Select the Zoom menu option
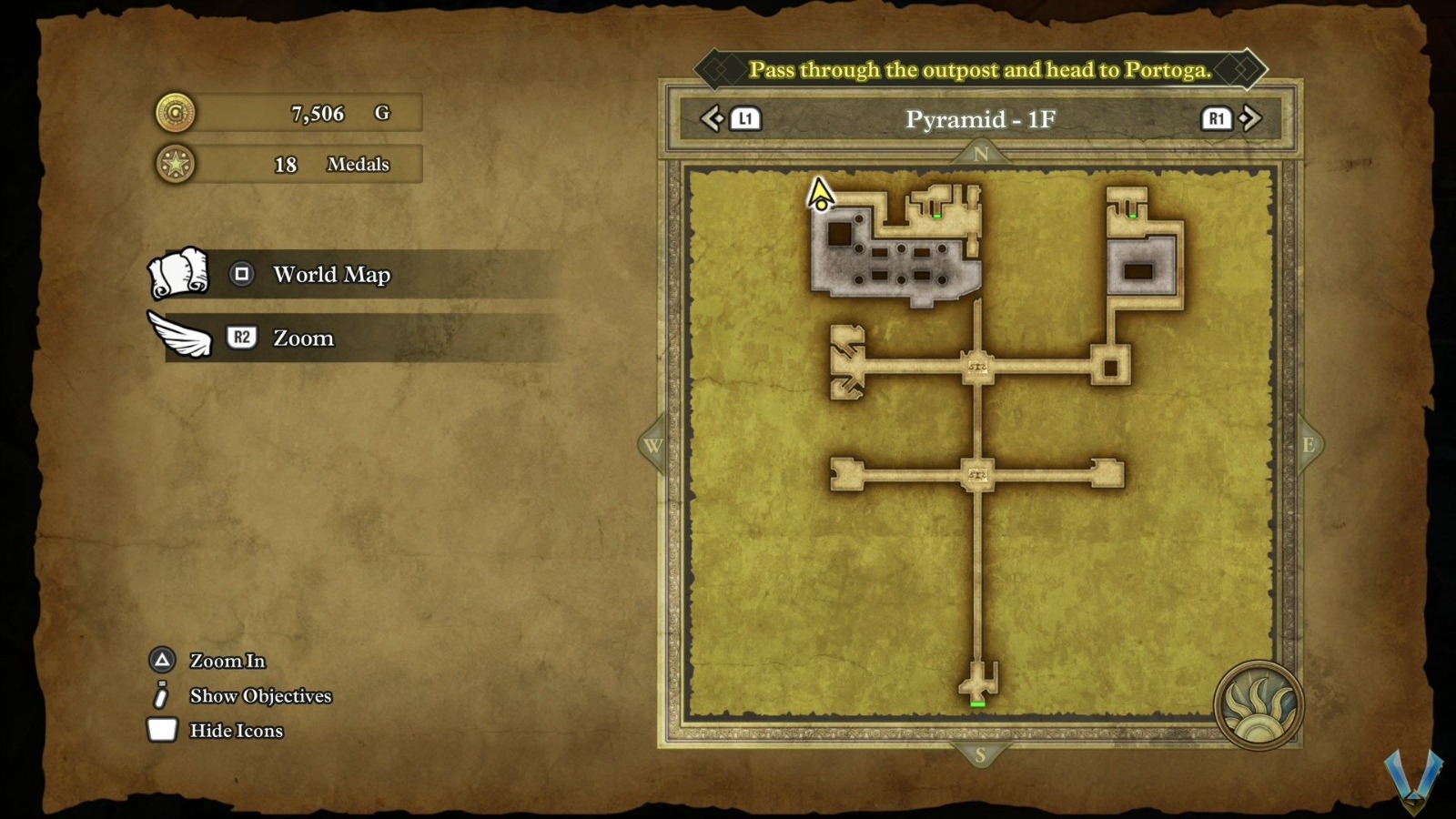Image resolution: width=1456 pixels, height=819 pixels. 303,339
